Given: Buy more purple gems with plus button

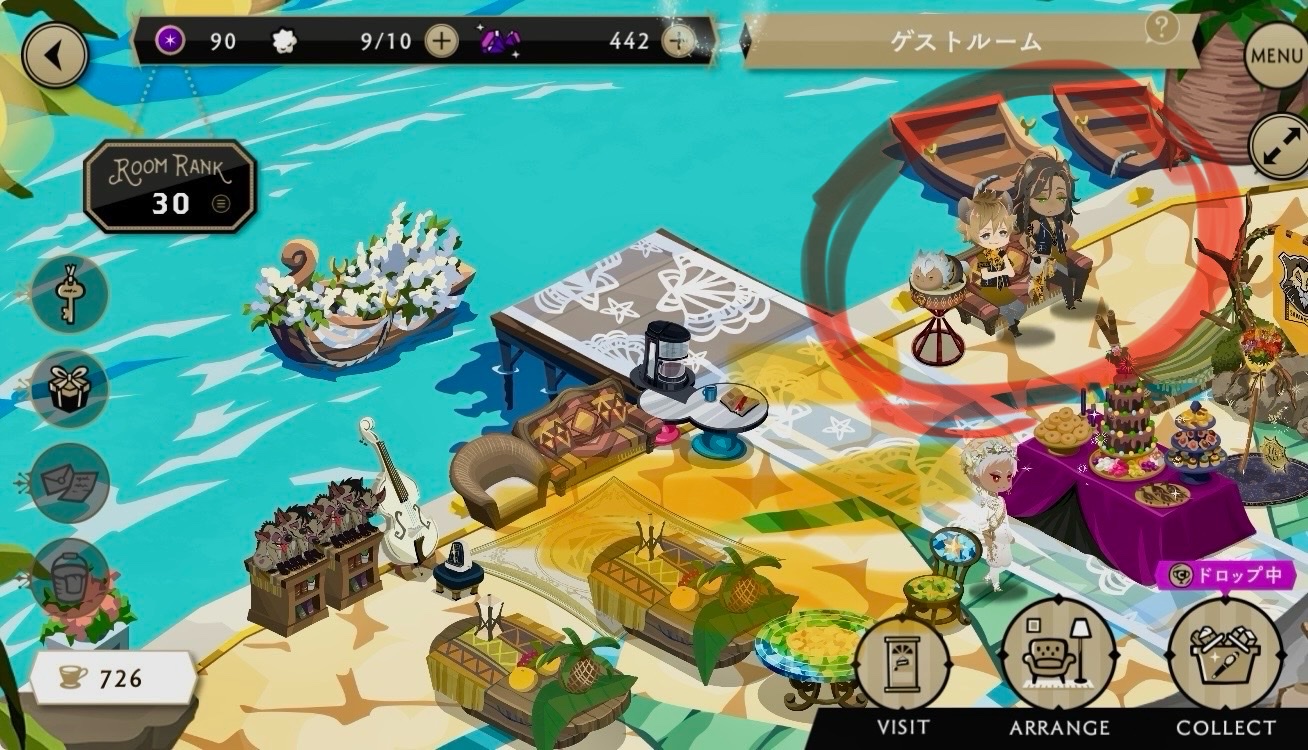Looking at the screenshot, I should click(x=678, y=41).
